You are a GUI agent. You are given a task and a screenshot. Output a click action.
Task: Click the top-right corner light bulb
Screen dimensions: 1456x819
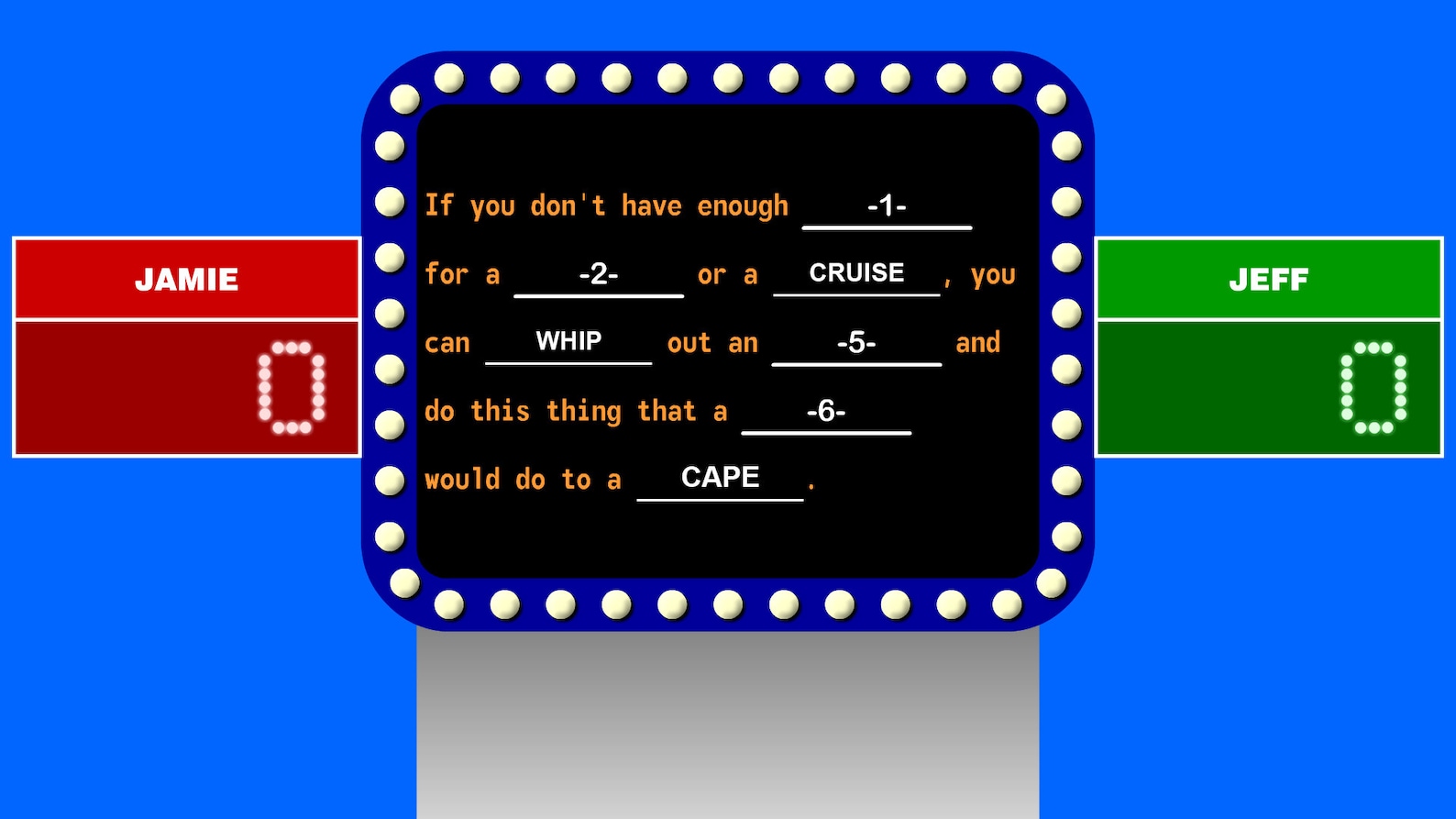(x=1053, y=99)
